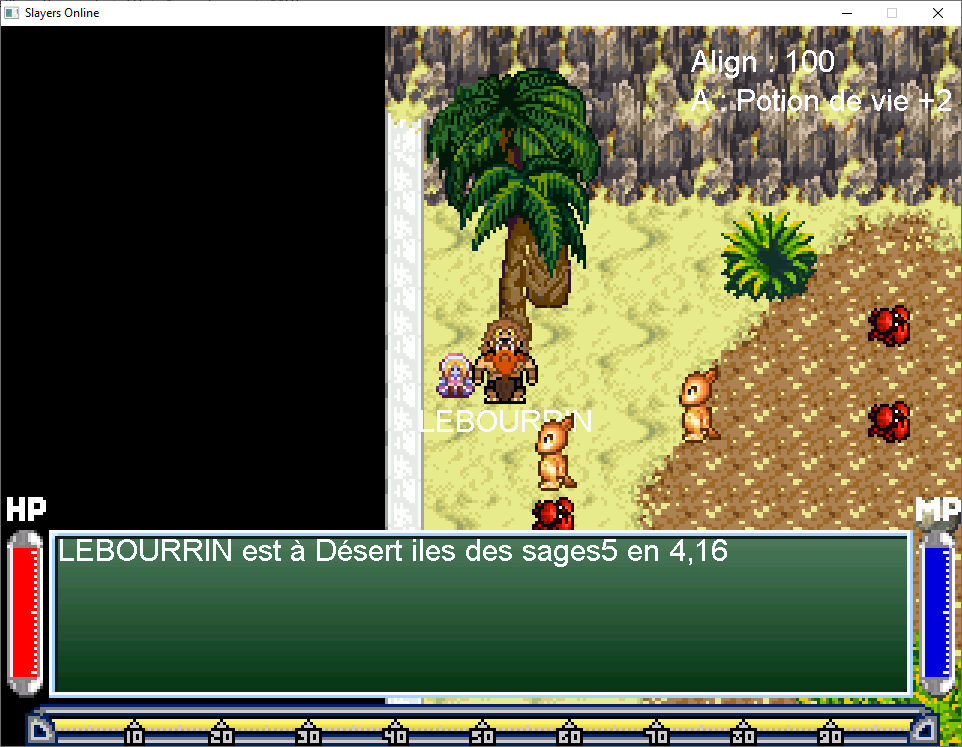This screenshot has height=747, width=962.
Task: Minimize the Slayers Online window
Action: (x=845, y=13)
